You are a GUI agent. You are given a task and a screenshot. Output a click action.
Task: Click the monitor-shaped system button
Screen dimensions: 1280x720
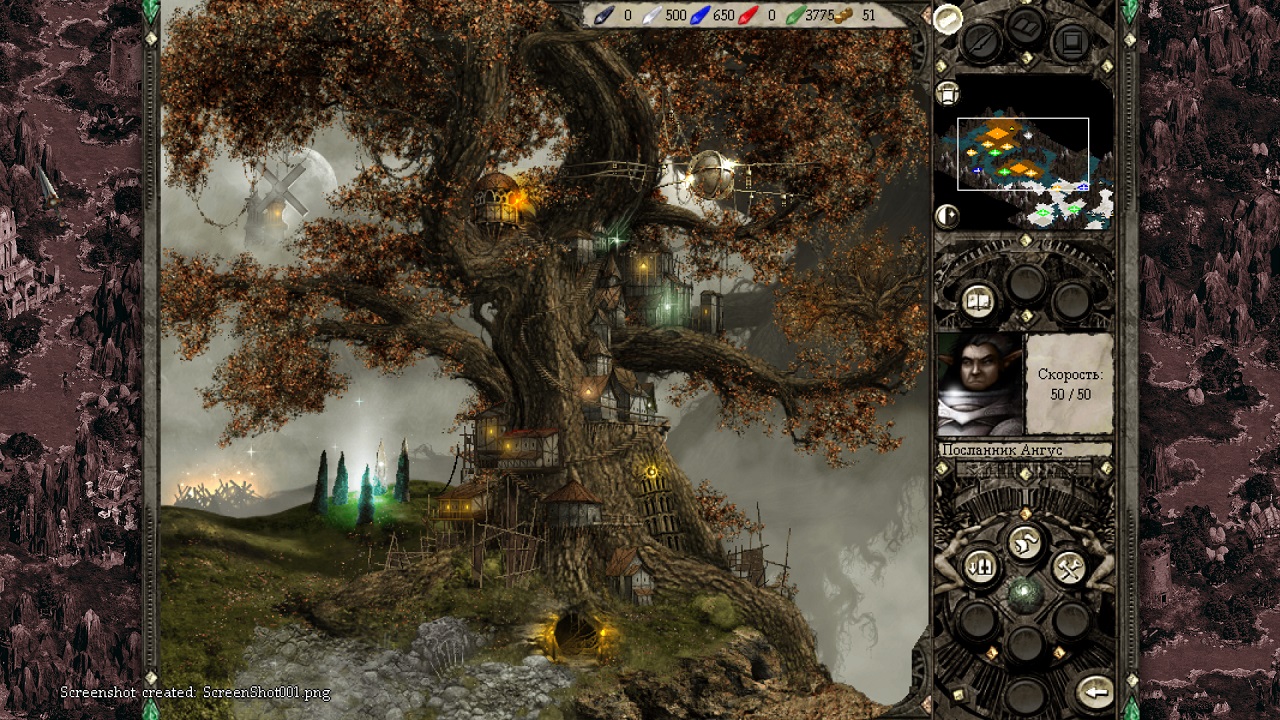point(1071,42)
